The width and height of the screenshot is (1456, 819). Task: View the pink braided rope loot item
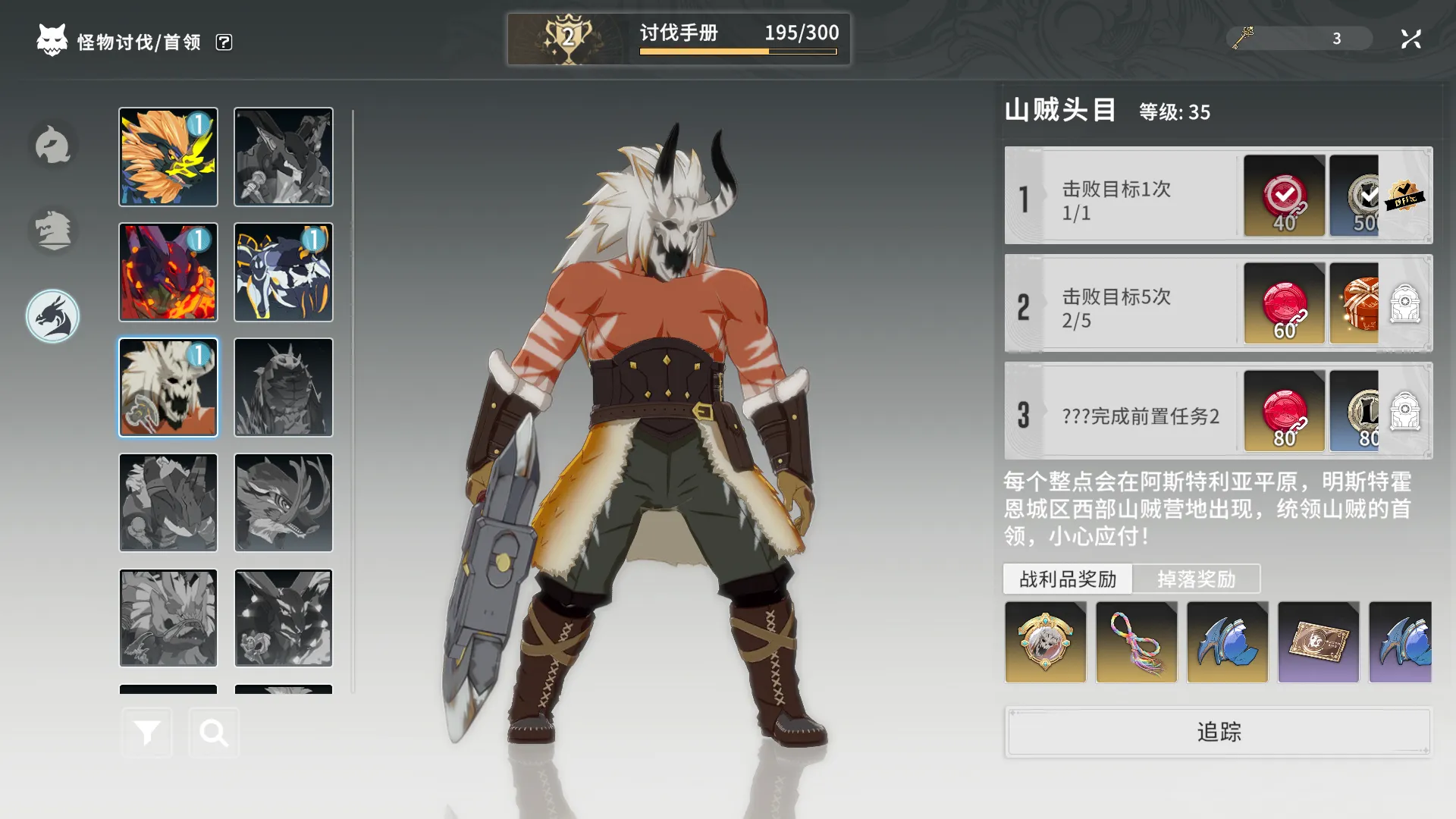click(1136, 642)
